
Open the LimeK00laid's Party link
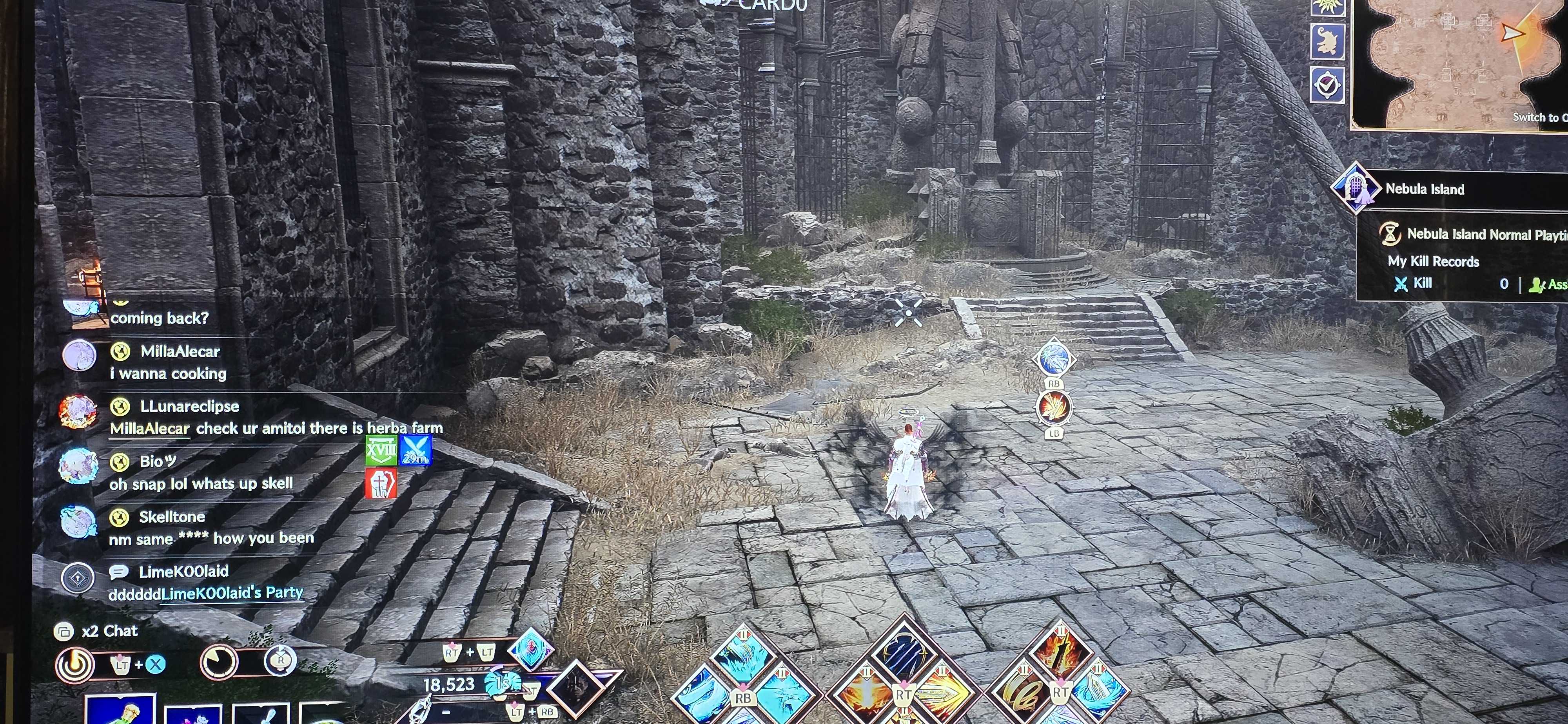[231, 593]
